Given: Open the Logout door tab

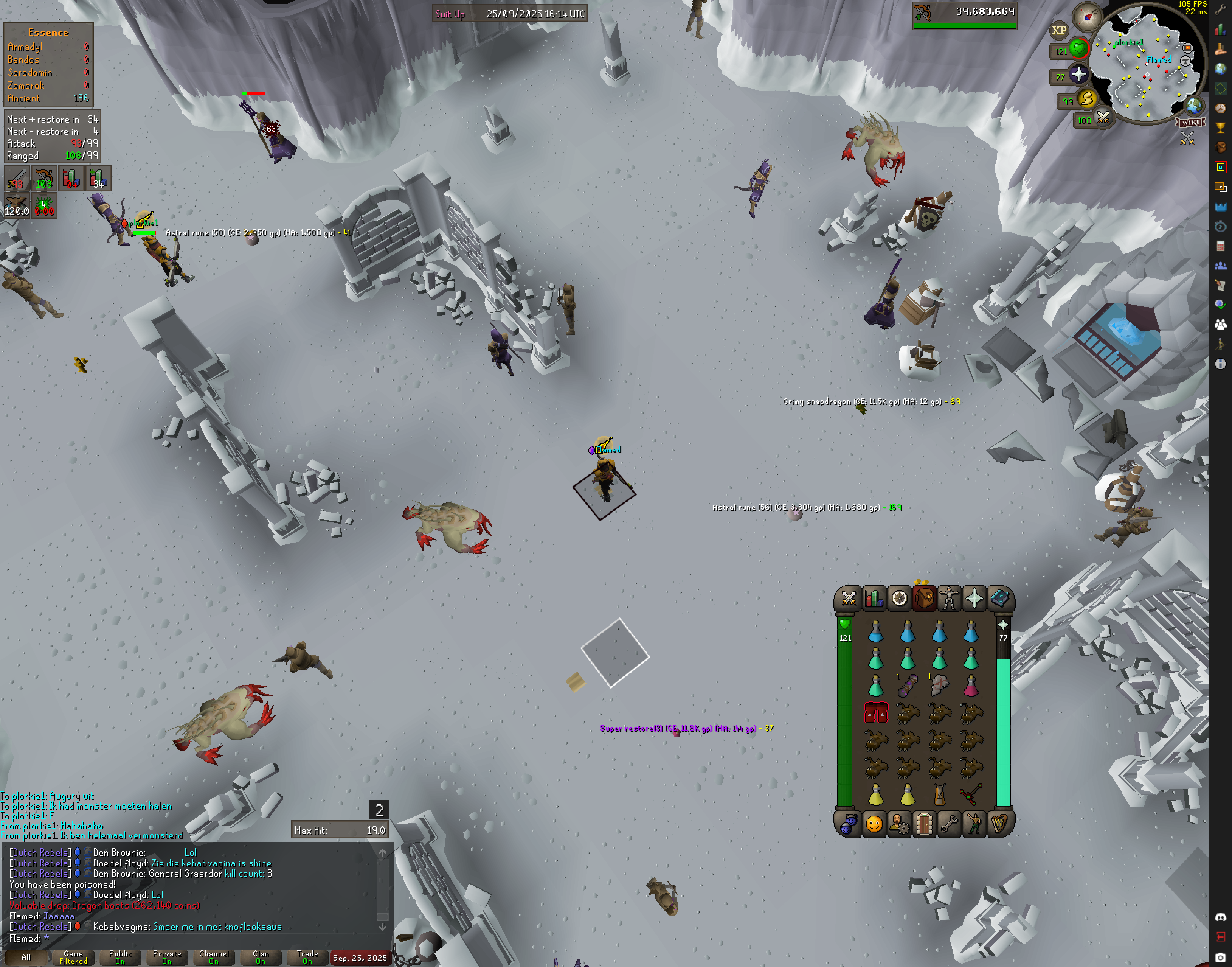Looking at the screenshot, I should [923, 824].
